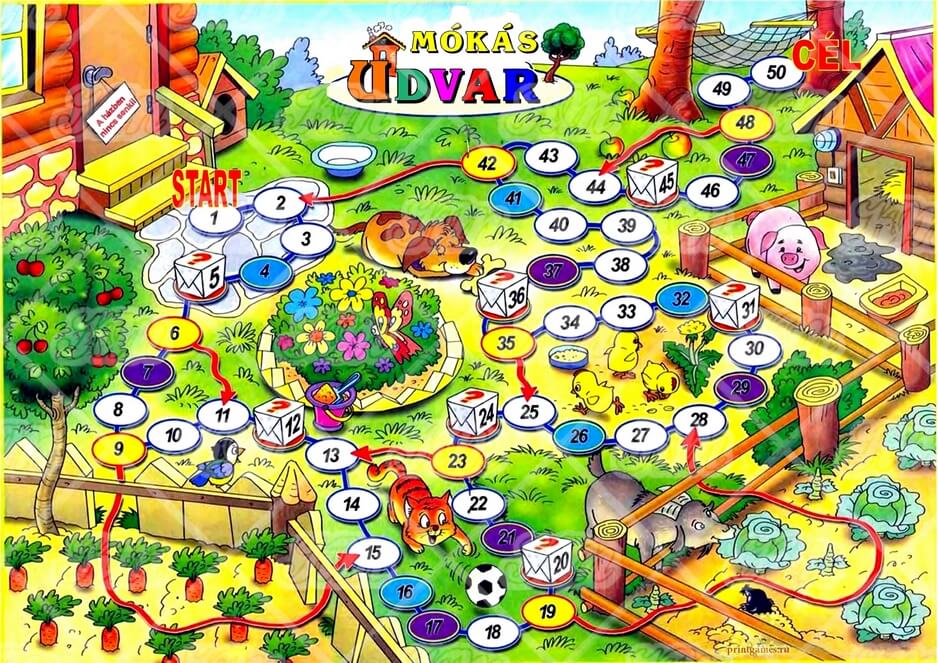Pick the question cube marked 12
Image resolution: width=938 pixels, height=663 pixels.
[x=281, y=423]
